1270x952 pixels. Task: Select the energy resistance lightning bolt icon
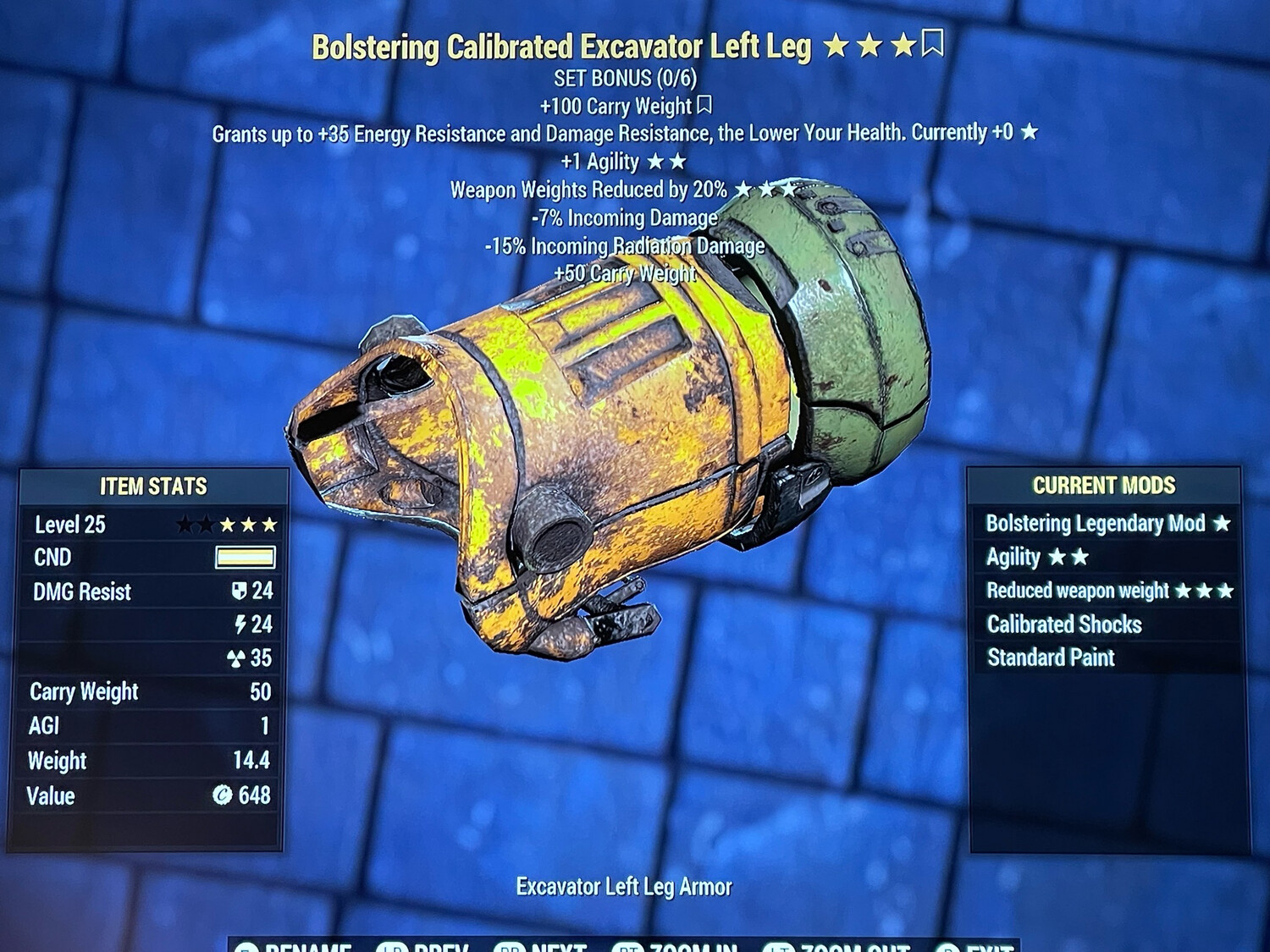(241, 625)
